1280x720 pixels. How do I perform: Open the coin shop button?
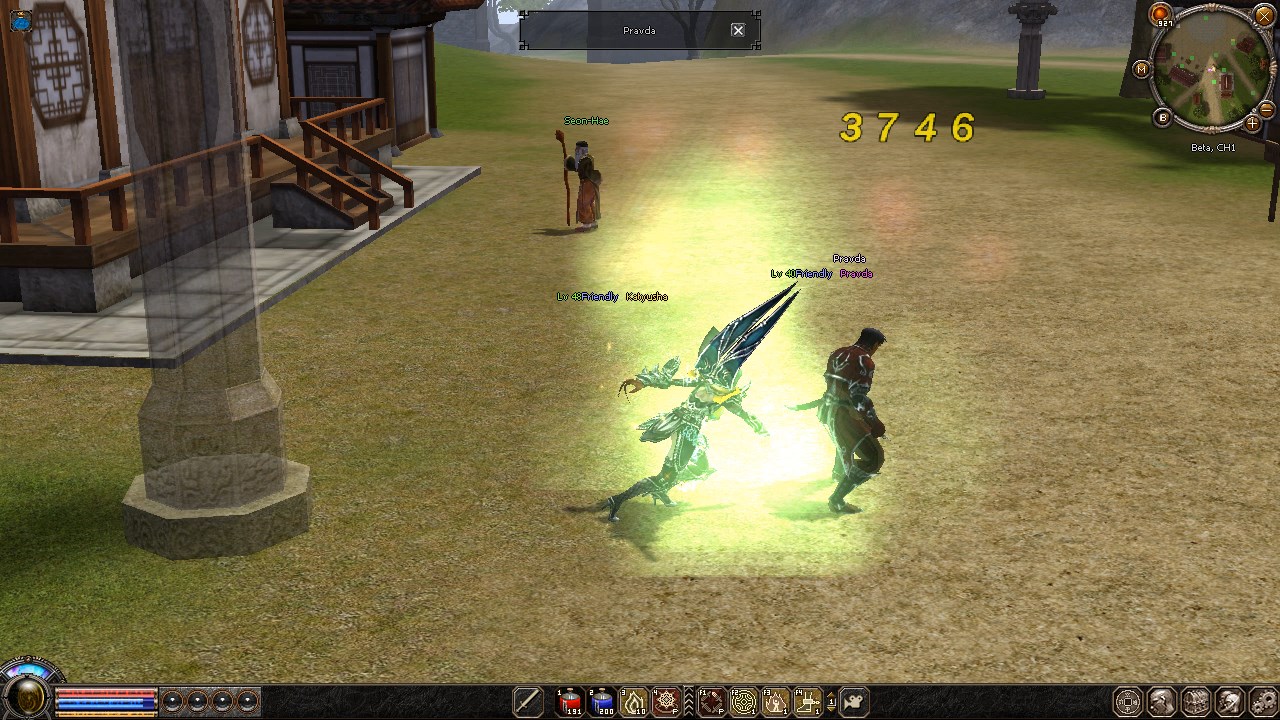point(1128,702)
